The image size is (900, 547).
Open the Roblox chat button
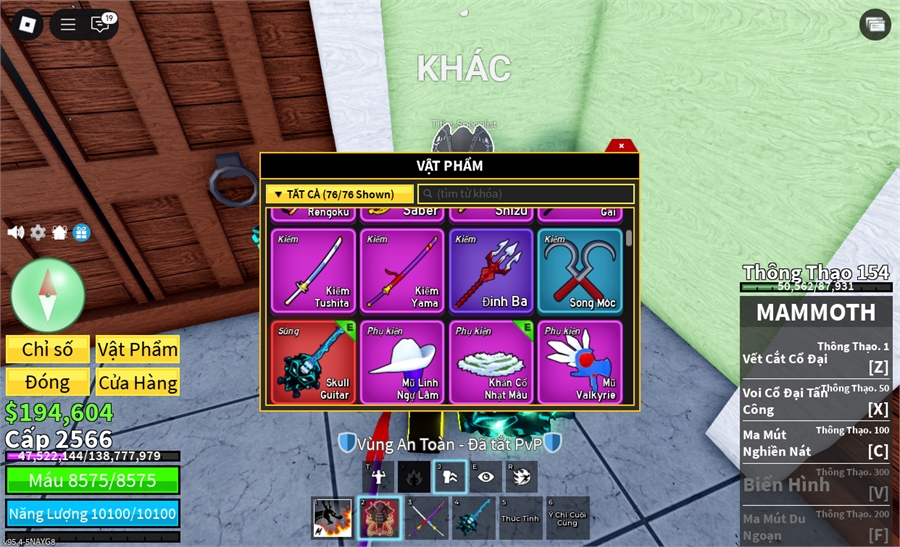[x=100, y=25]
